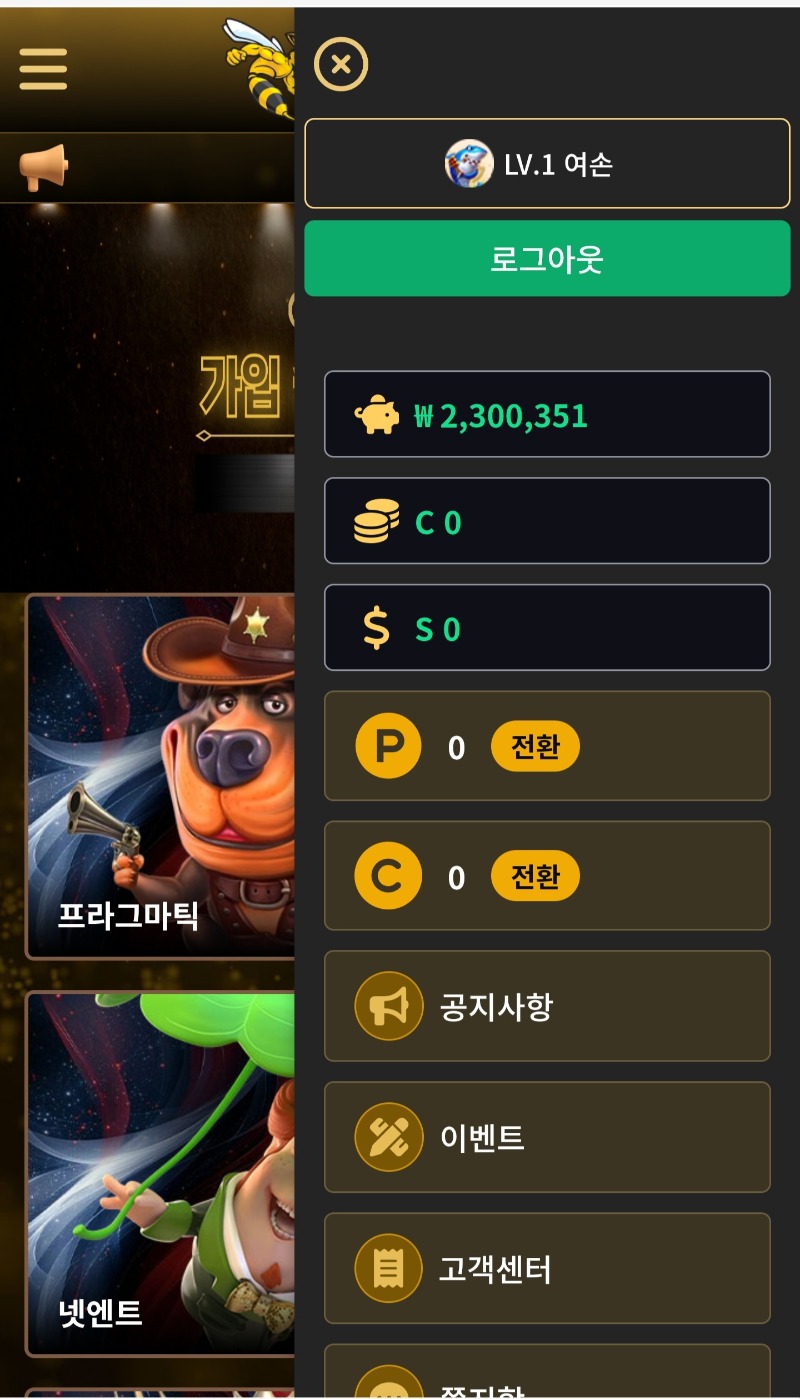Image resolution: width=800 pixels, height=1399 pixels.
Task: Choose the 프라그마틱 game provider tile
Action: pos(160,776)
